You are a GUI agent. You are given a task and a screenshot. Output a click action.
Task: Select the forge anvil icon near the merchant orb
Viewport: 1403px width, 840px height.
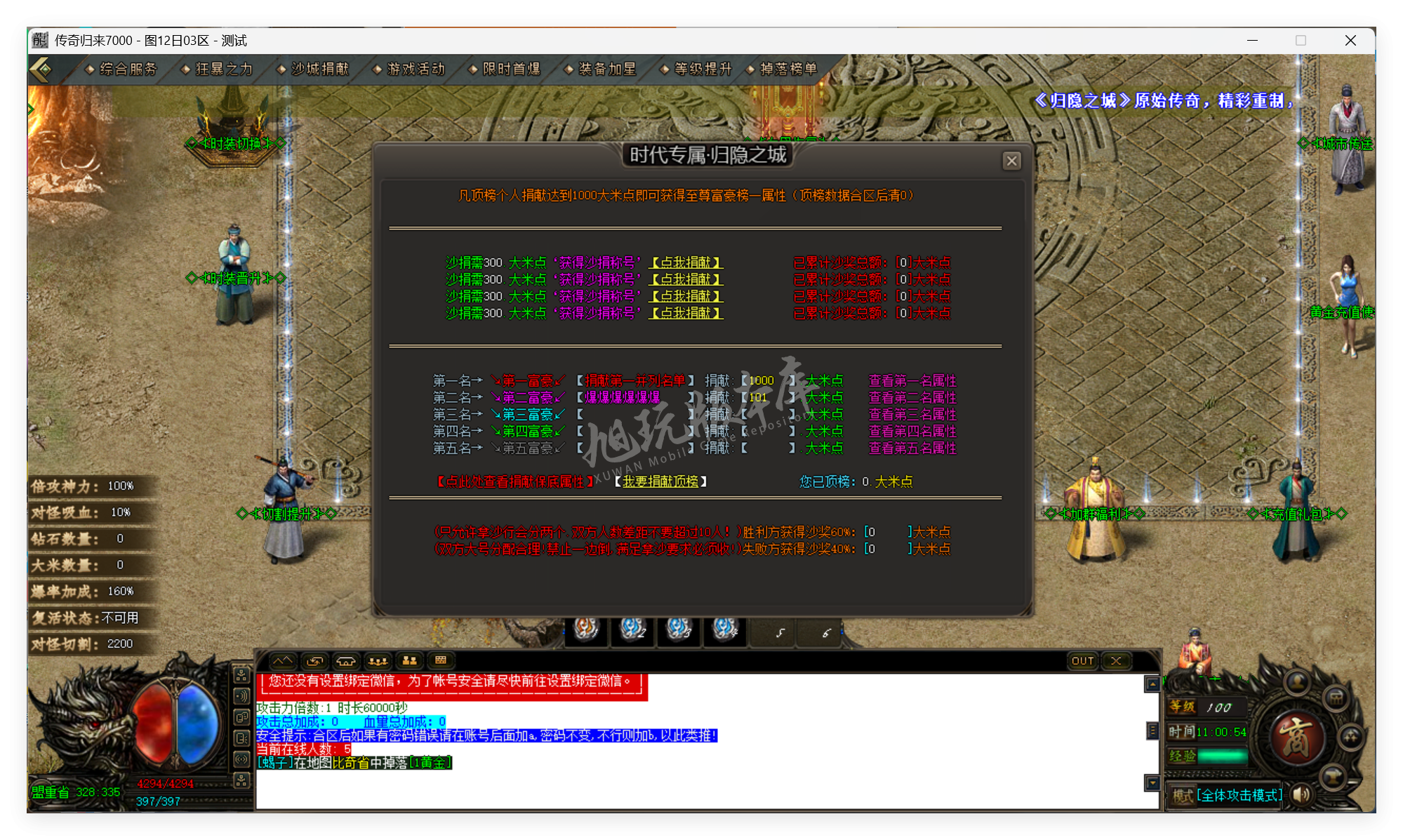(1332, 776)
